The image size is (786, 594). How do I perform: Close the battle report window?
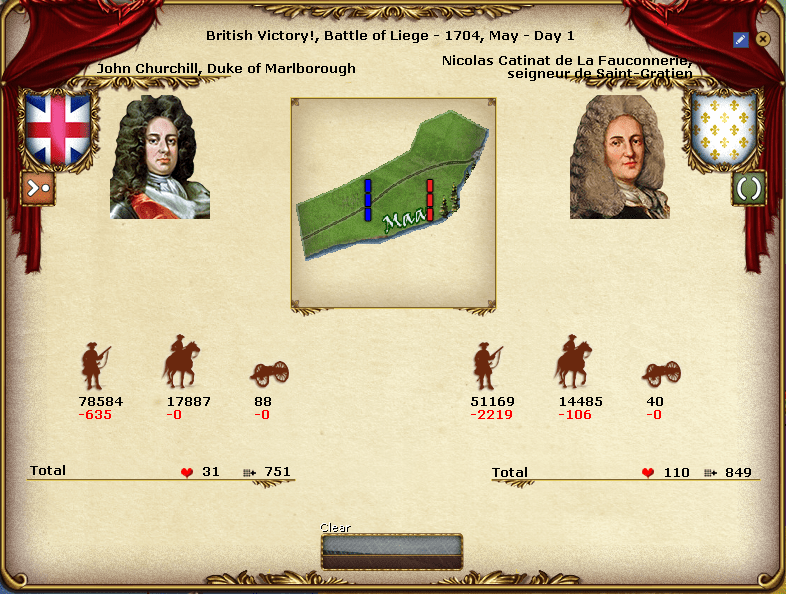coord(763,39)
